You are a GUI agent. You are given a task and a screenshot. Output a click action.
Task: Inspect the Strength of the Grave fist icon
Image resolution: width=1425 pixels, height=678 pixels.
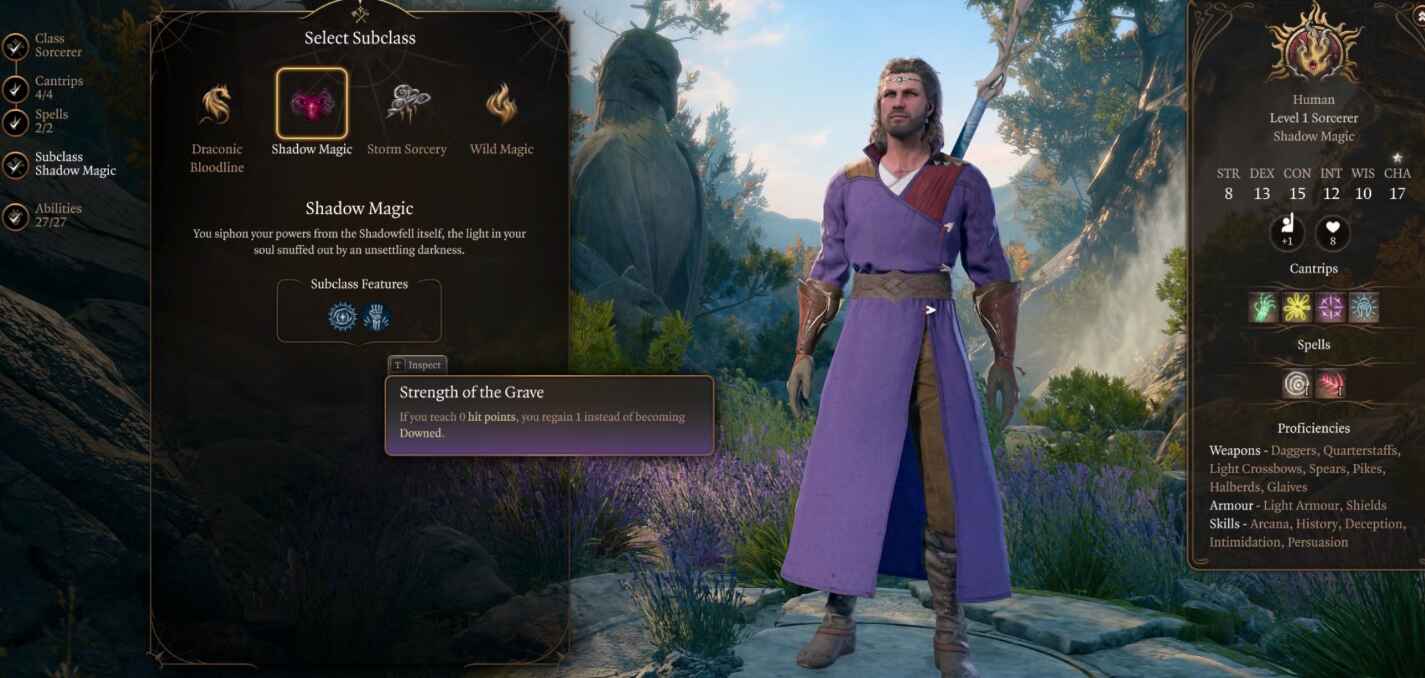(376, 317)
